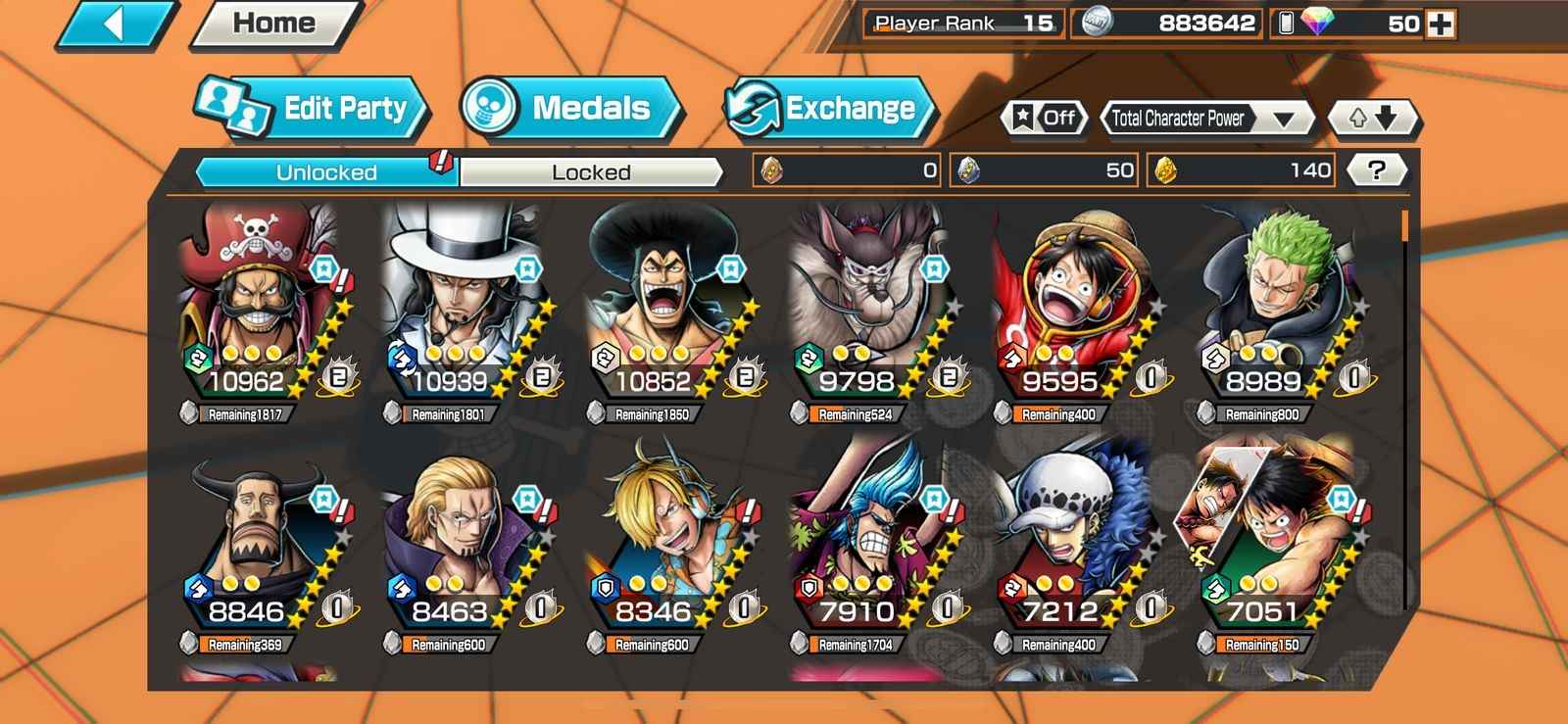Reverse the sort order with arrow button
The height and width of the screenshot is (724, 1568).
coord(1372,119)
